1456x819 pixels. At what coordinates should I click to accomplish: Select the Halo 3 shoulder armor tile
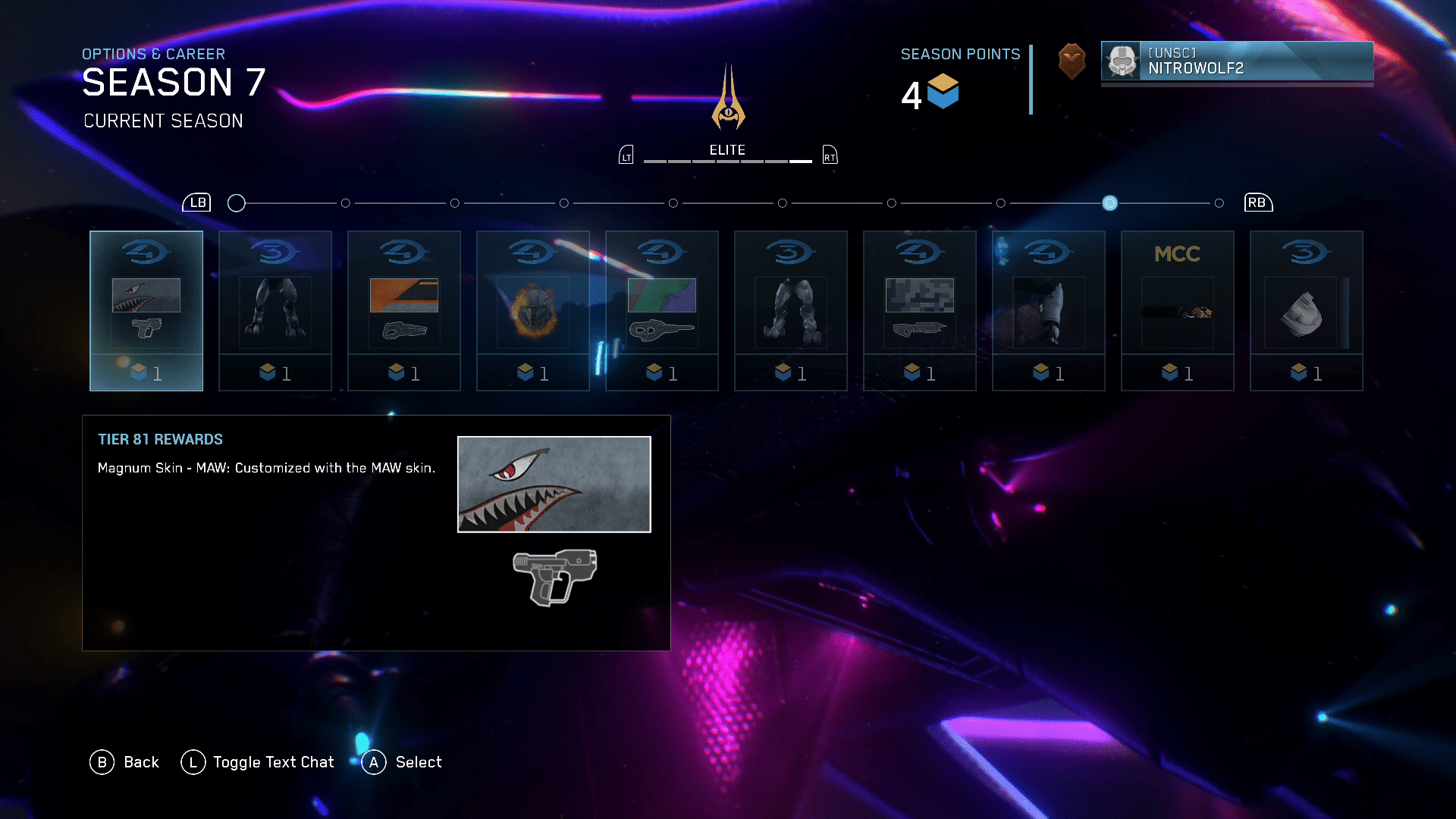1307,311
